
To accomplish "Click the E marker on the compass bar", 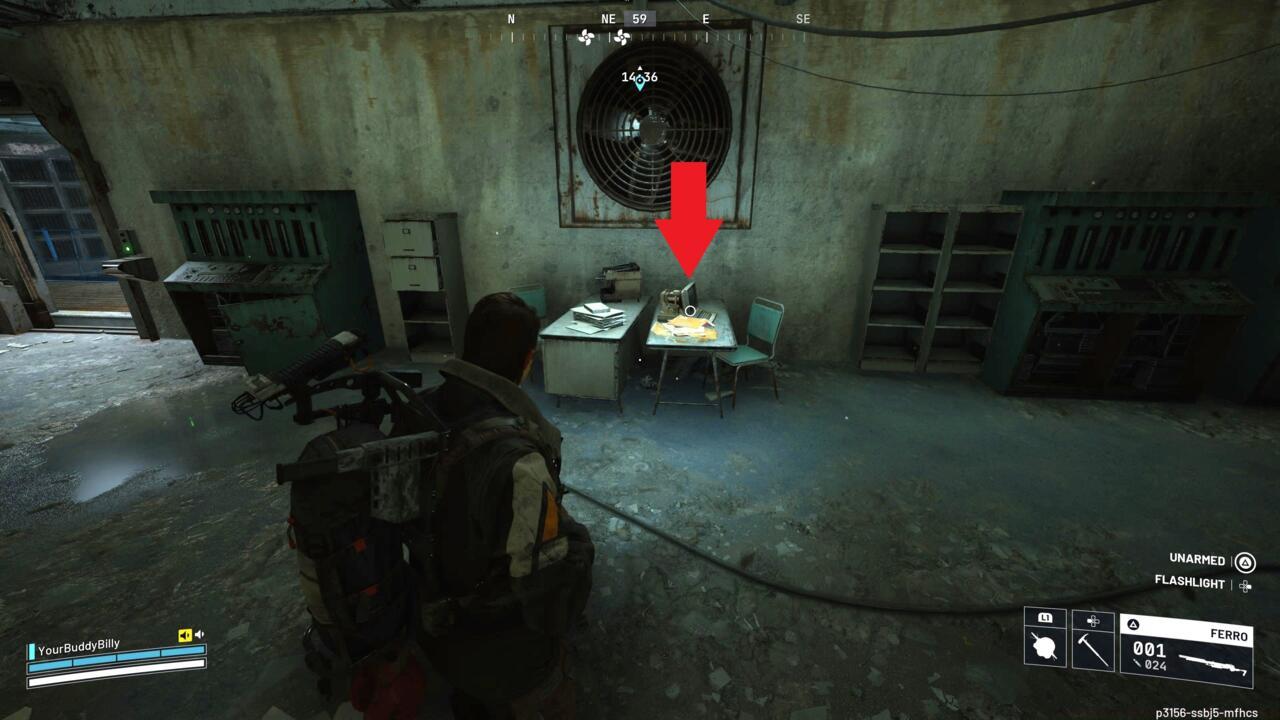I will [706, 18].
